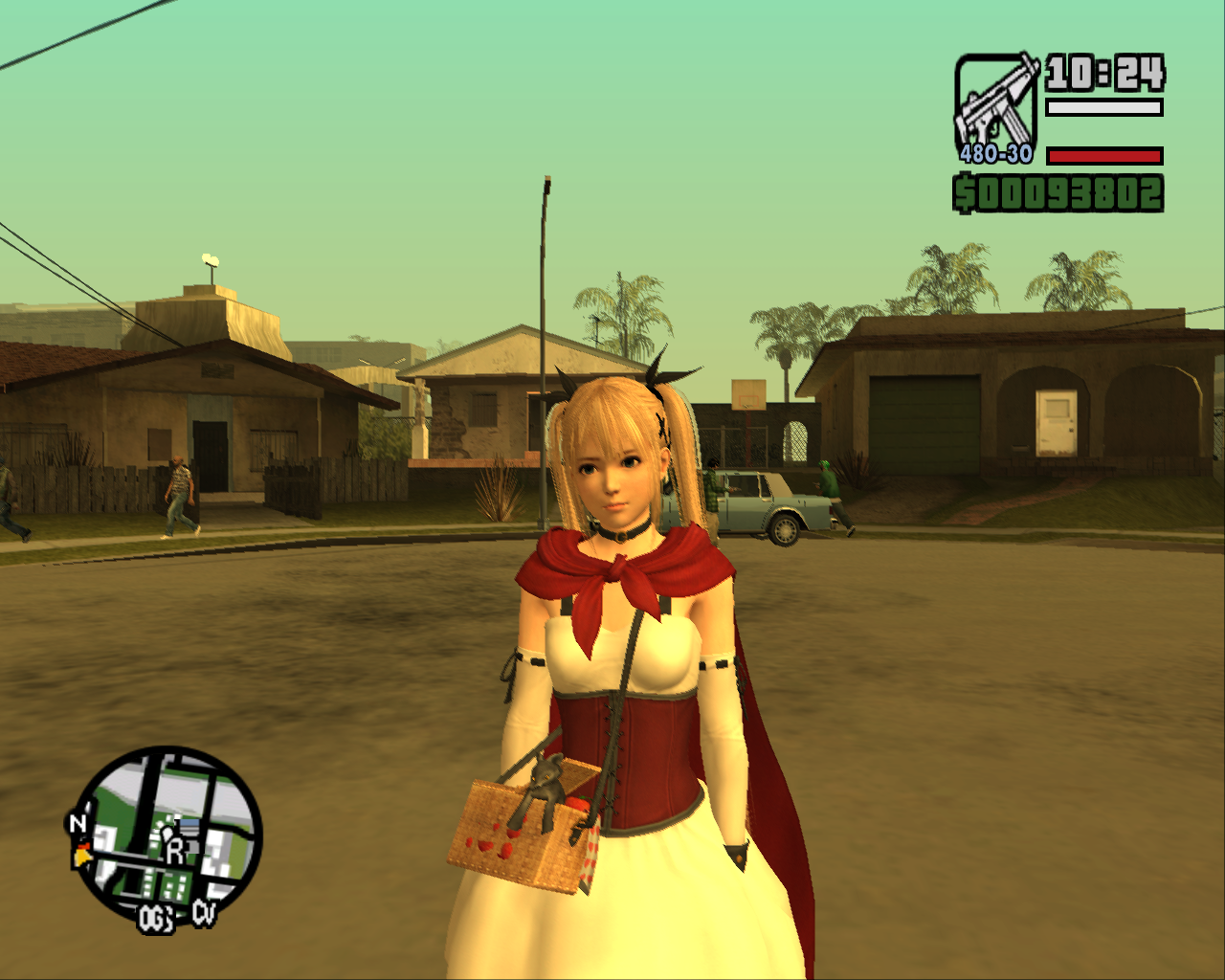
Task: Select the blue marker icon on the minimap
Action: 189,822
